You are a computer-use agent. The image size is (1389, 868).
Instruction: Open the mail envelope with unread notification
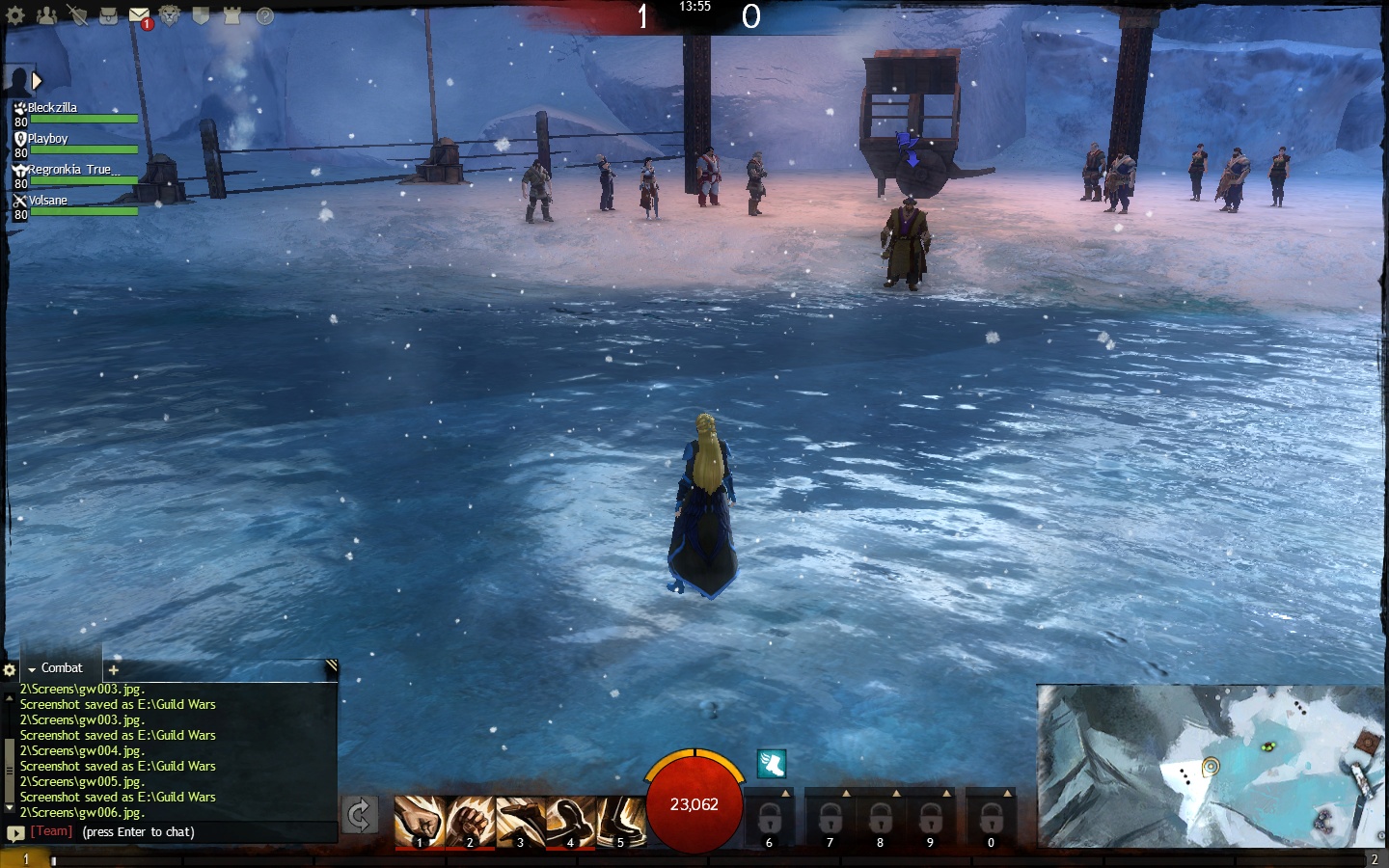click(x=139, y=16)
